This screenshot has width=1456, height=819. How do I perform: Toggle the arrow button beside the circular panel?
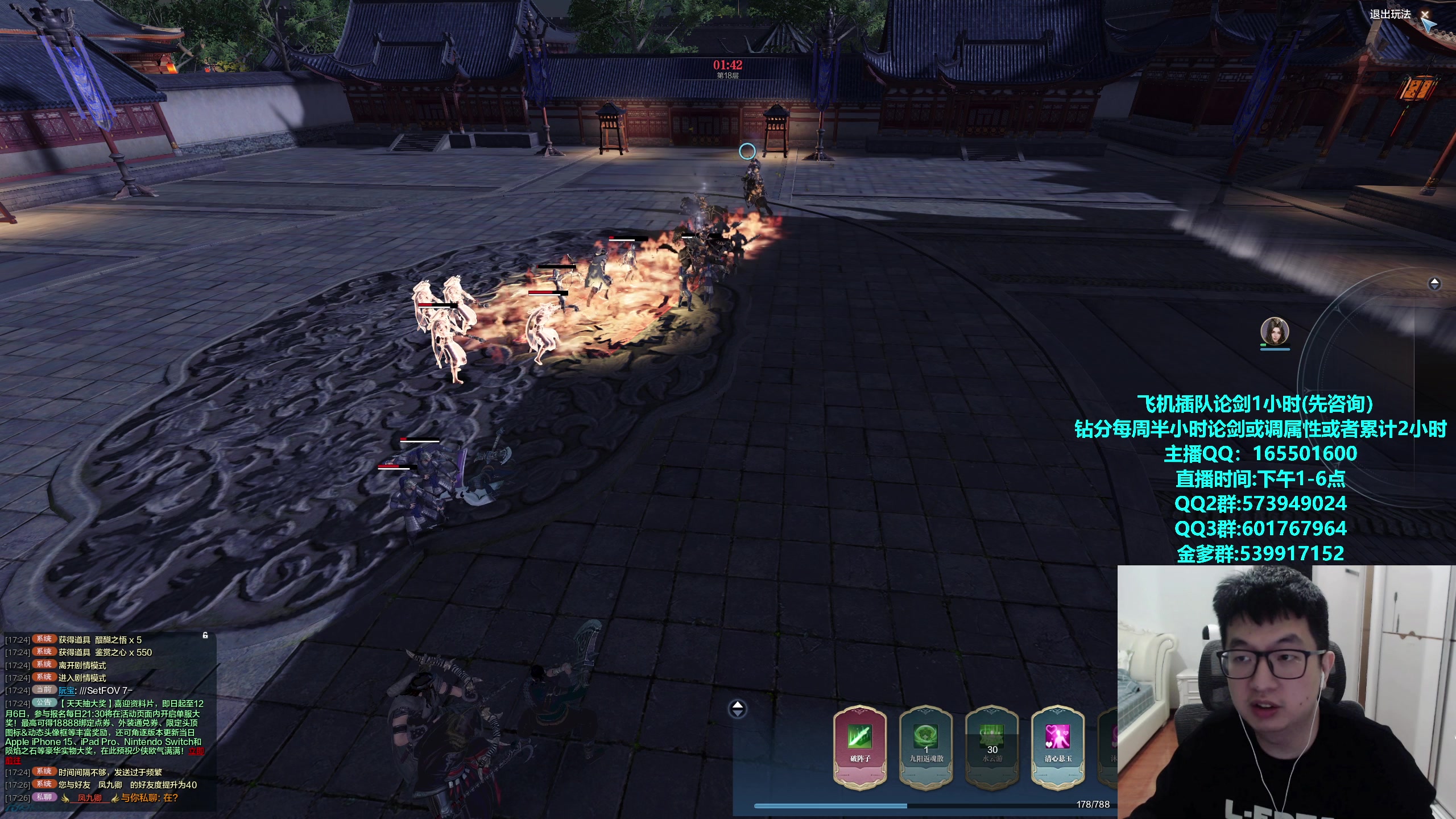click(x=1434, y=283)
